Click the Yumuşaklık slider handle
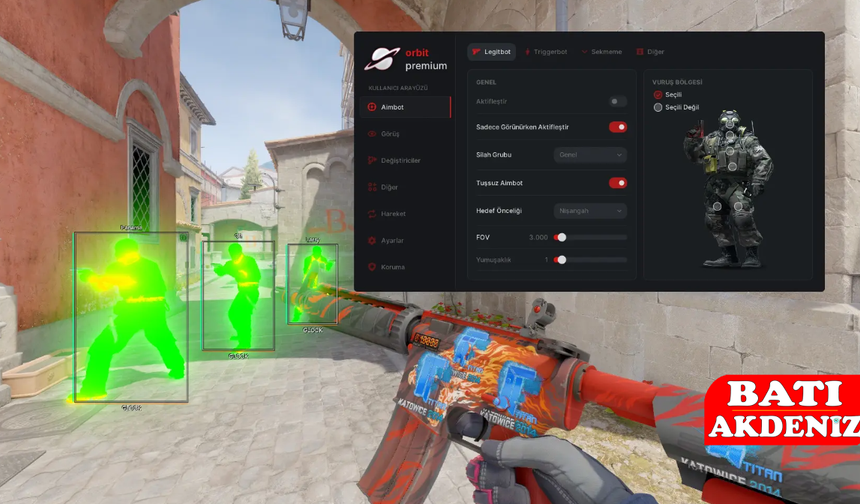Image resolution: width=860 pixels, height=504 pixels. tap(562, 260)
